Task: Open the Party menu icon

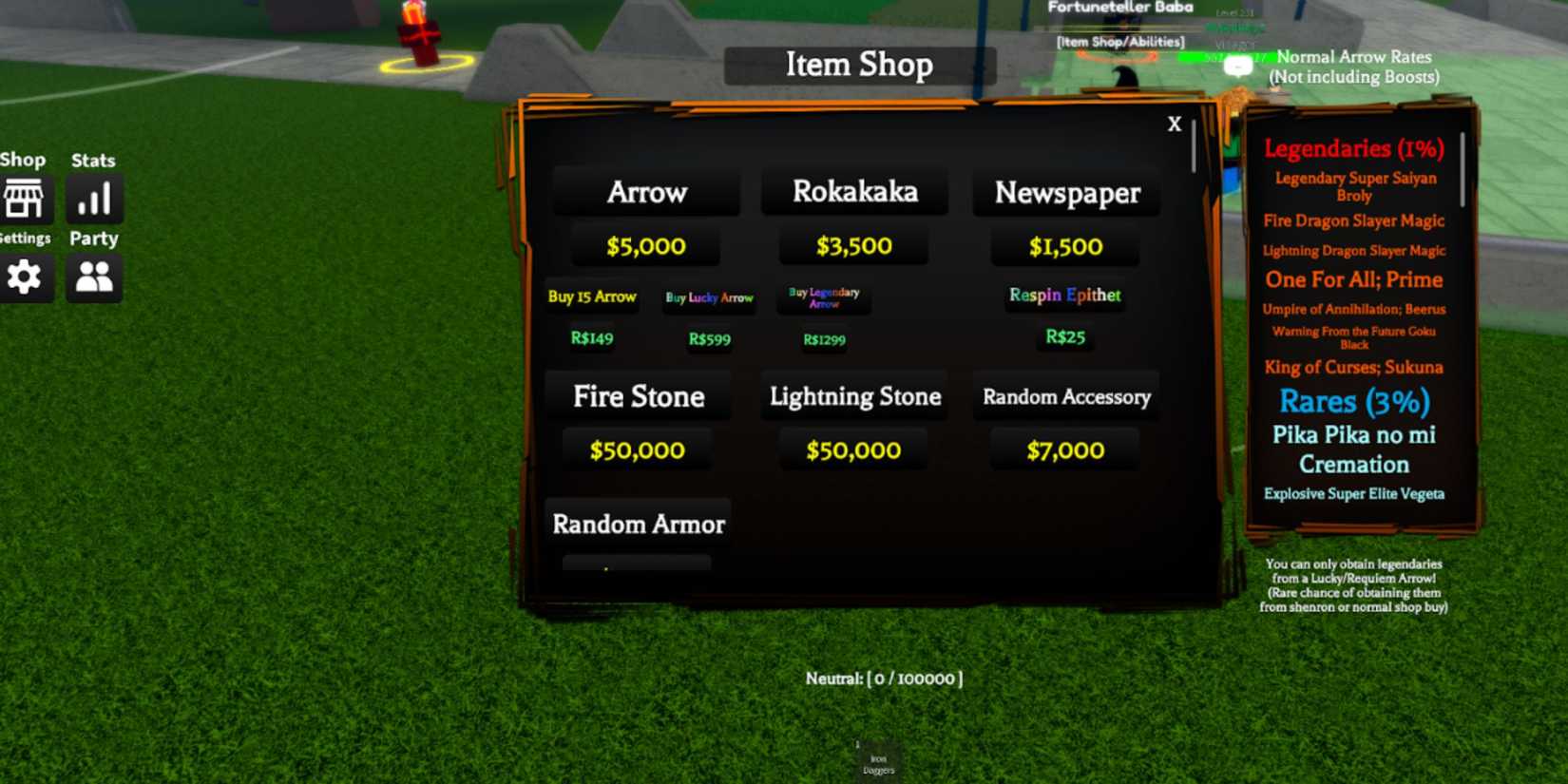Action: click(93, 277)
